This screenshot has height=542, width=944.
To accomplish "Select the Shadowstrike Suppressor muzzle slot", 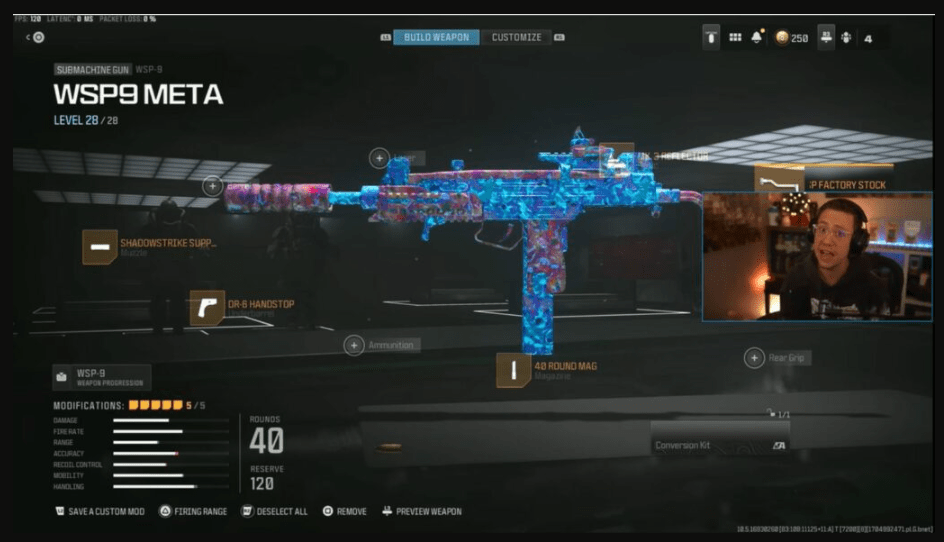I will (x=99, y=246).
